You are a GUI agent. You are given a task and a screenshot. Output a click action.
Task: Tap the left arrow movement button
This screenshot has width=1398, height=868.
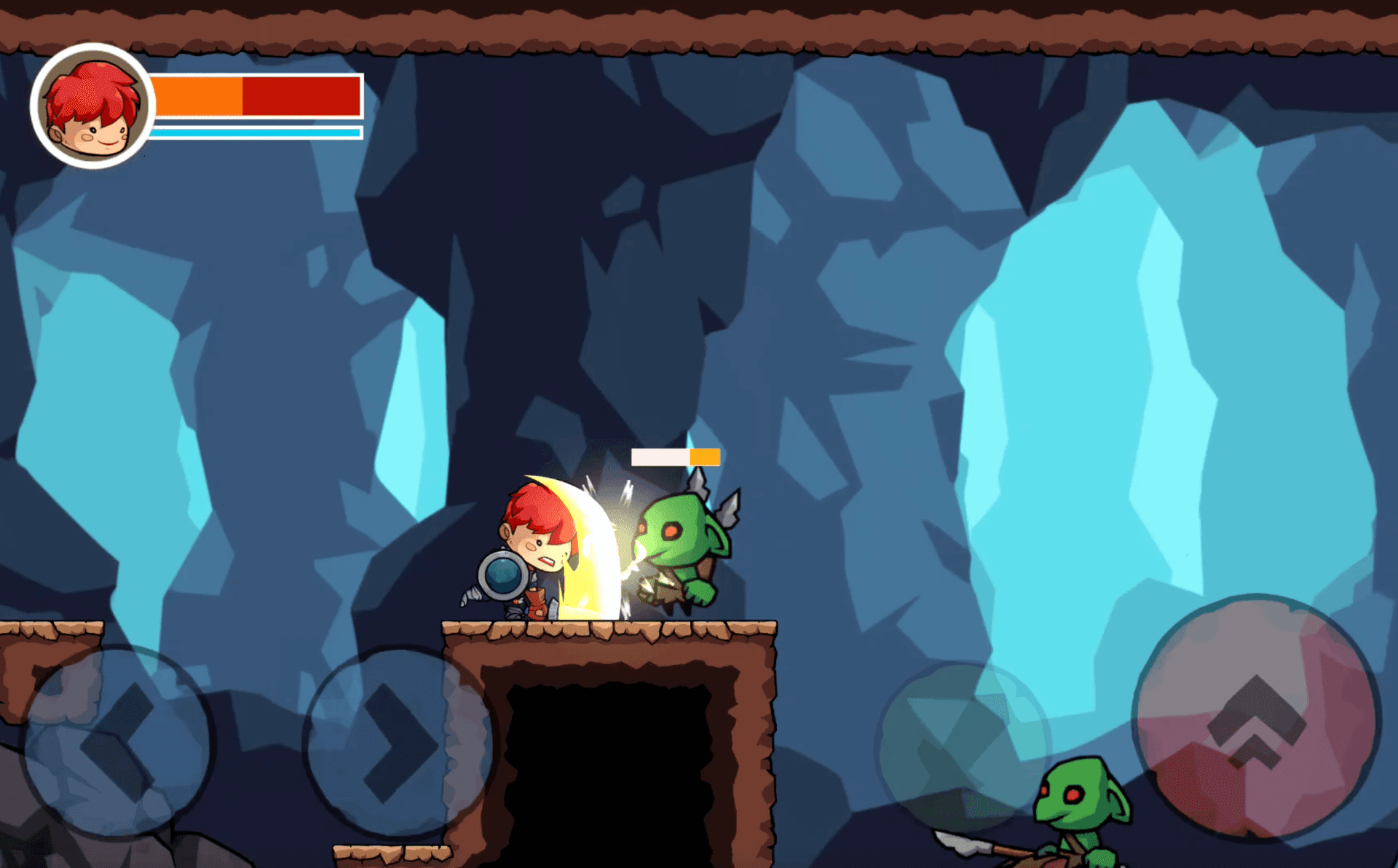(116, 743)
